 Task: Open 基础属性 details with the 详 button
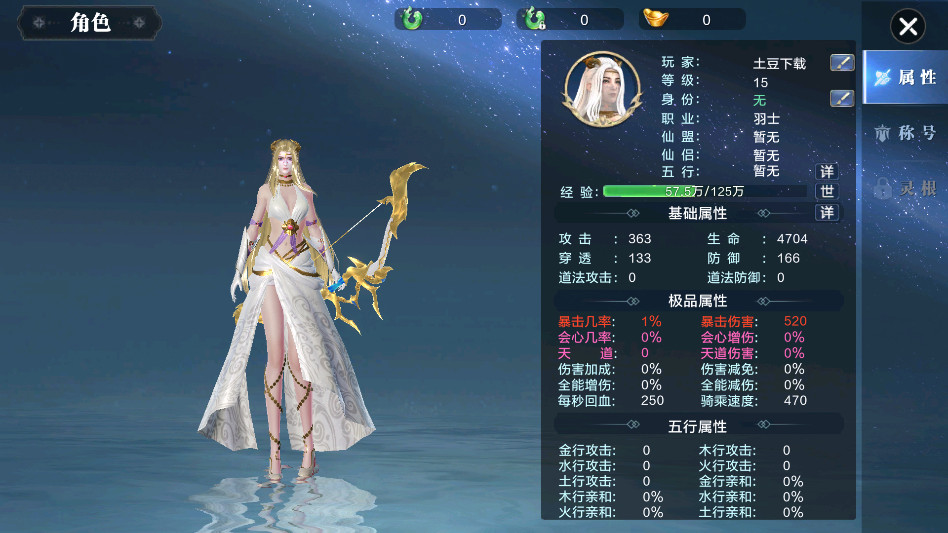click(827, 213)
